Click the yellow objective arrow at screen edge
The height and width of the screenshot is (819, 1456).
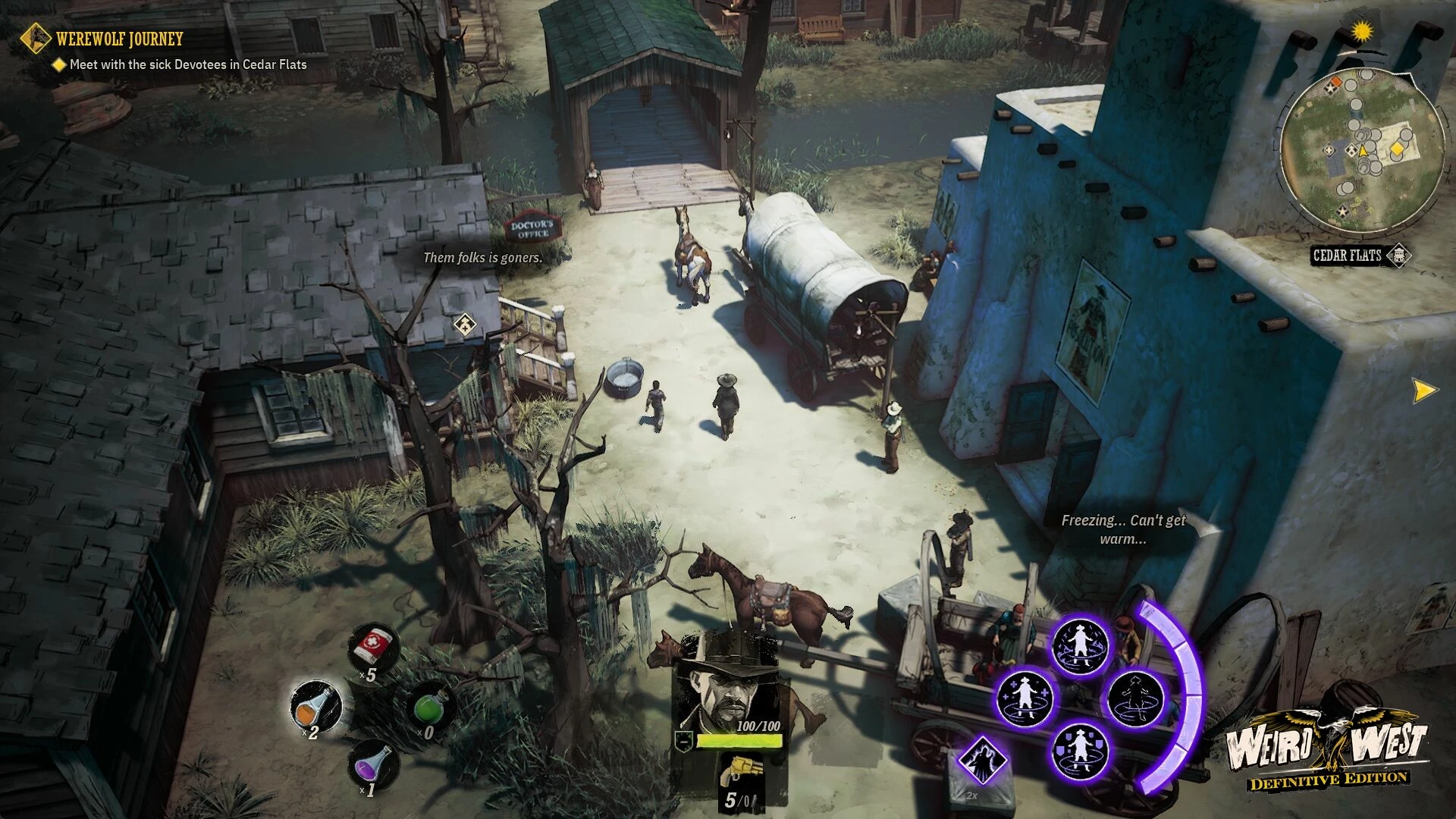coord(1424,391)
